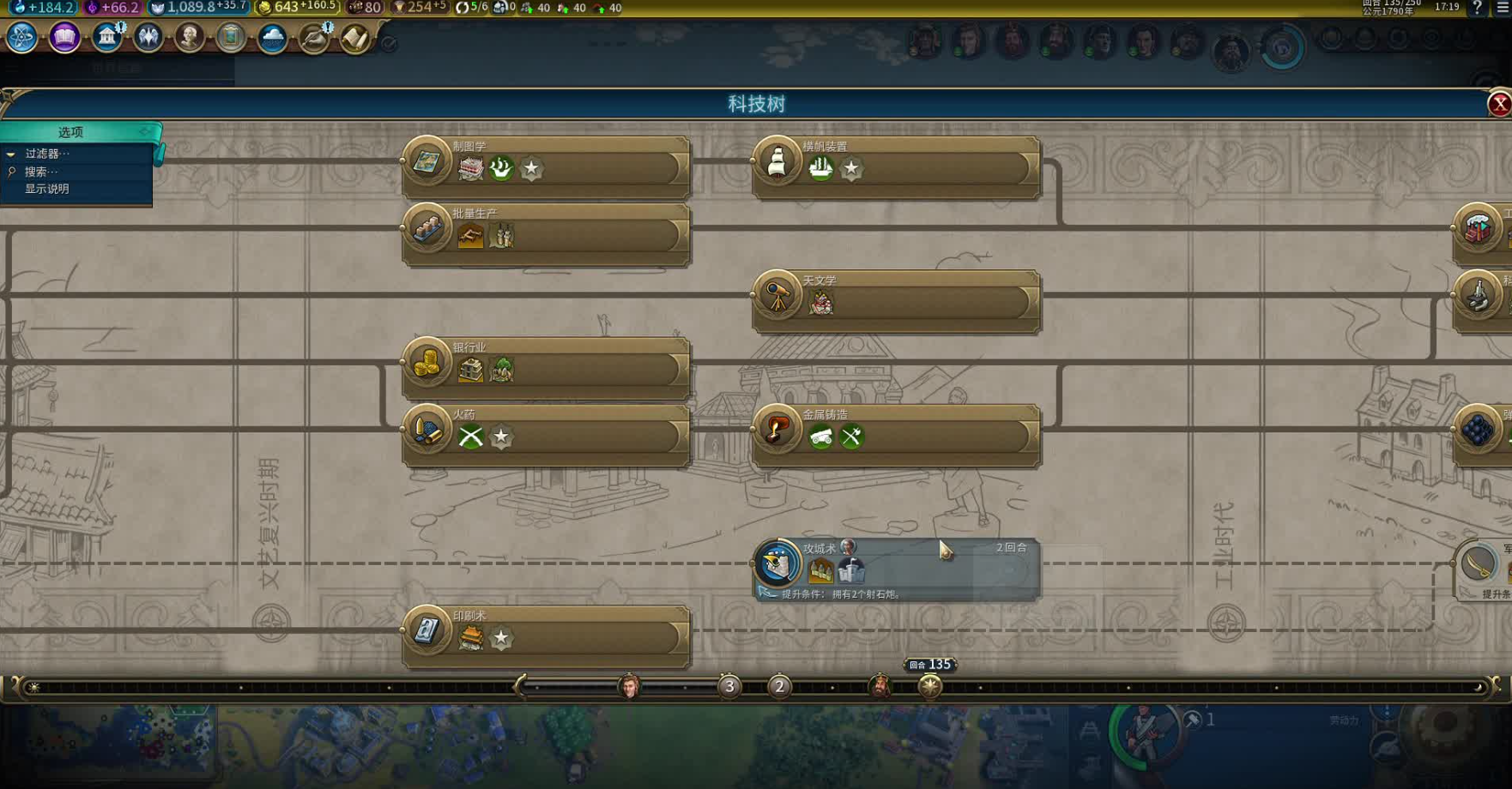Open the purple book civics tree button
This screenshot has width=1512, height=789.
click(64, 38)
